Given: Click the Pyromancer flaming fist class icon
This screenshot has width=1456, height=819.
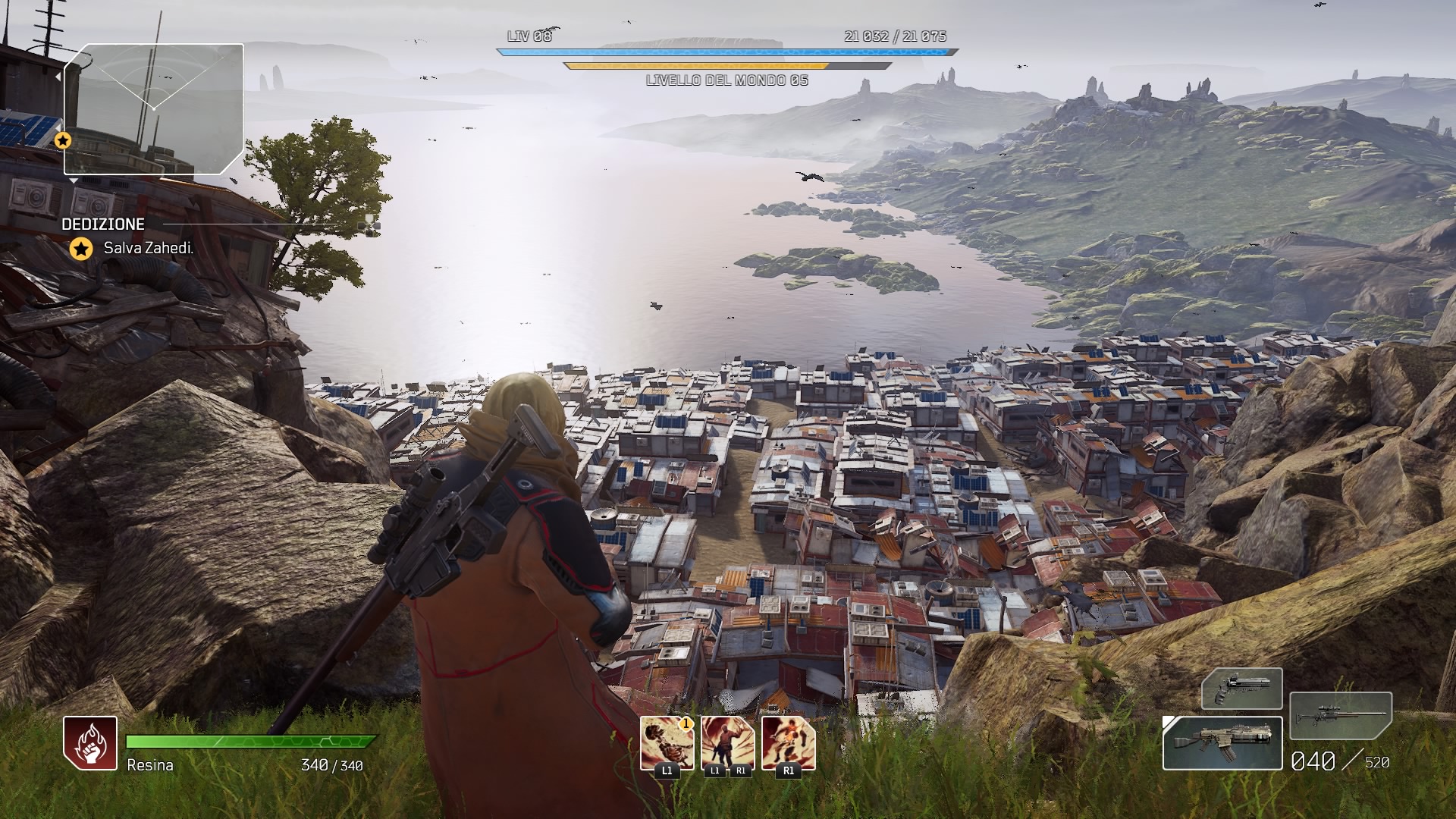Looking at the screenshot, I should pyautogui.click(x=90, y=743).
